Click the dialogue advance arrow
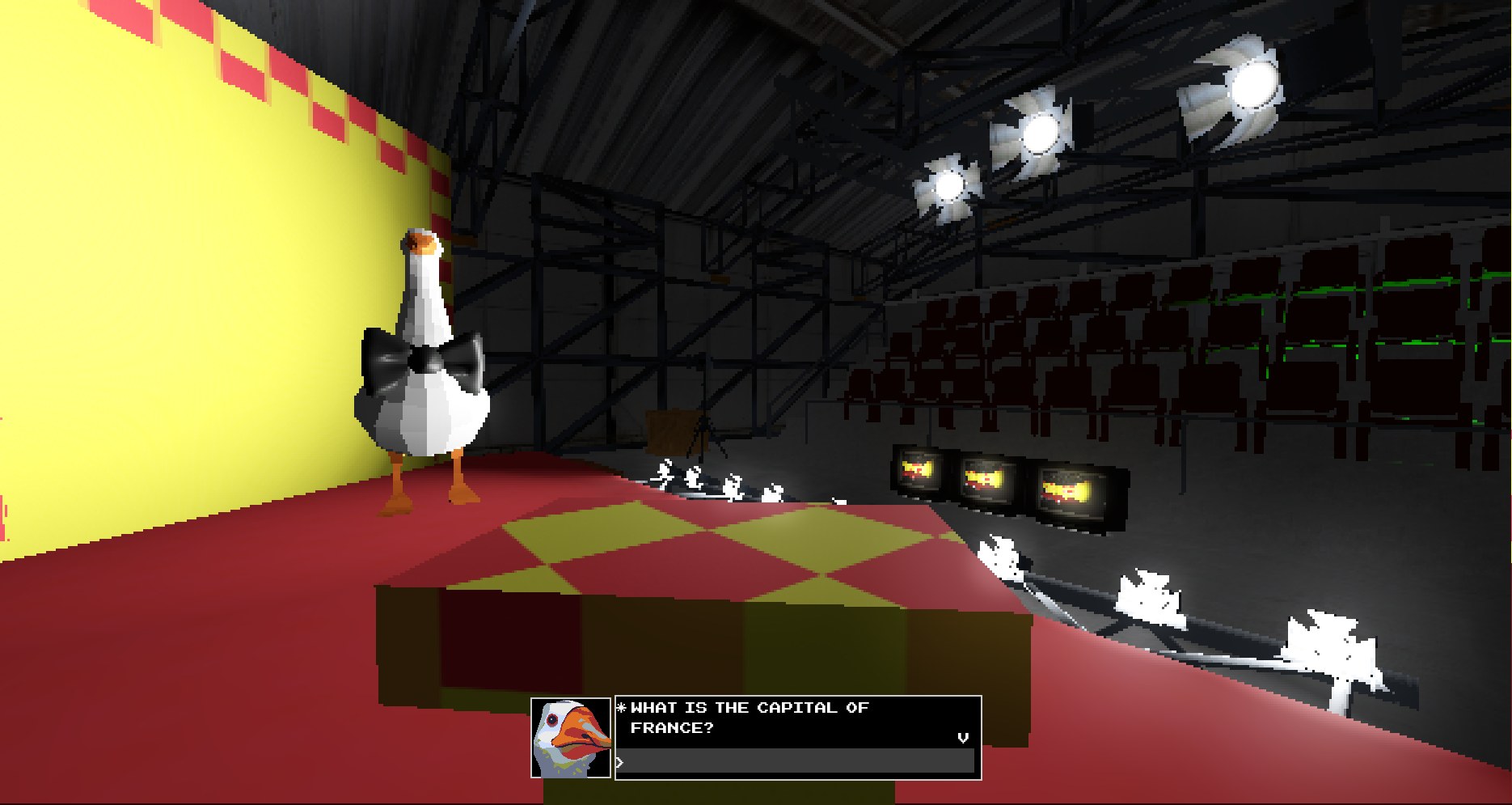This screenshot has height=805, width=1512. (962, 738)
